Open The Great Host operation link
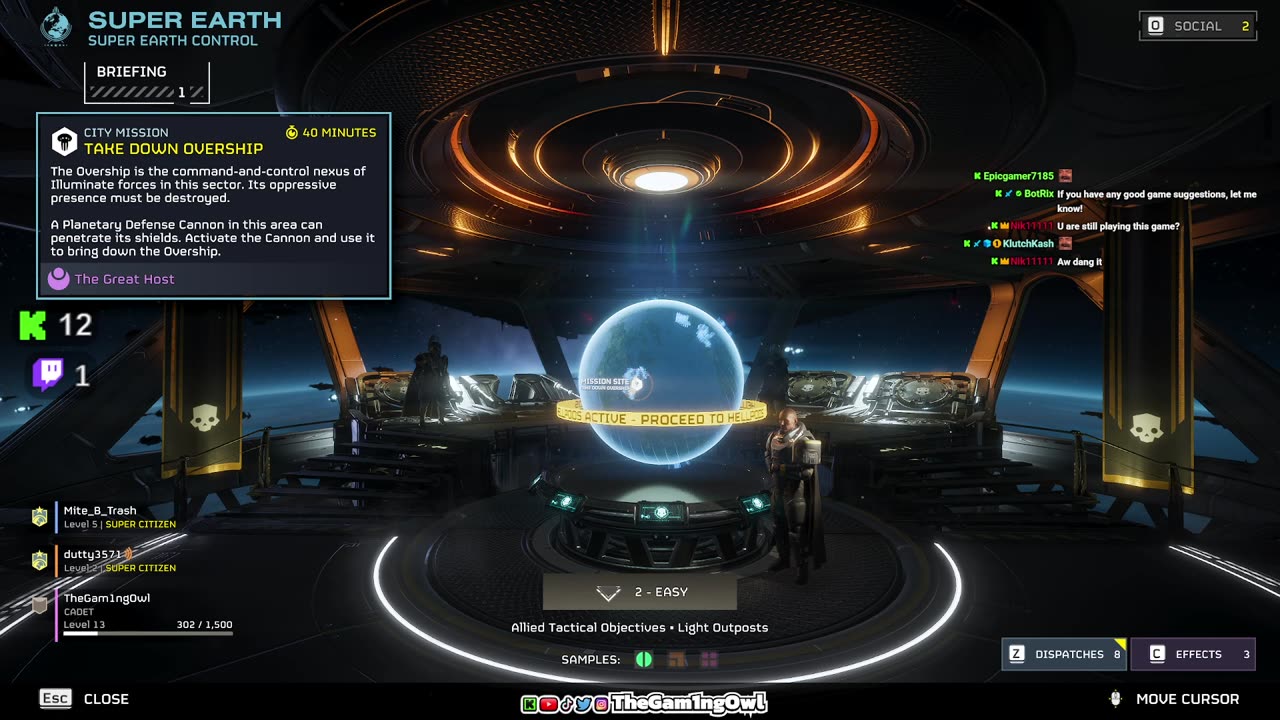This screenshot has height=720, width=1280. 124,279
